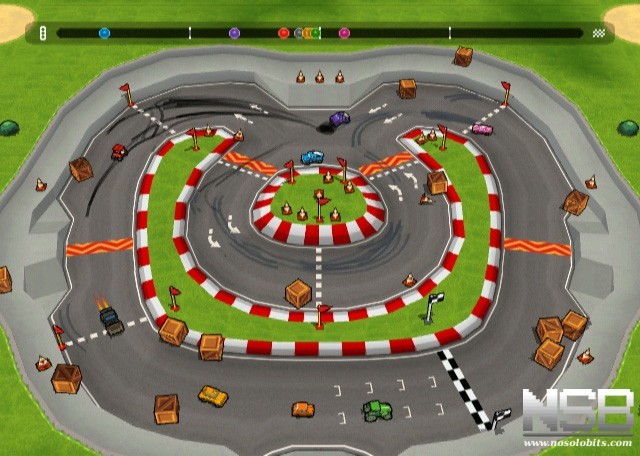
Task: Open the nosolobits.com watermark link
Action: click(580, 442)
